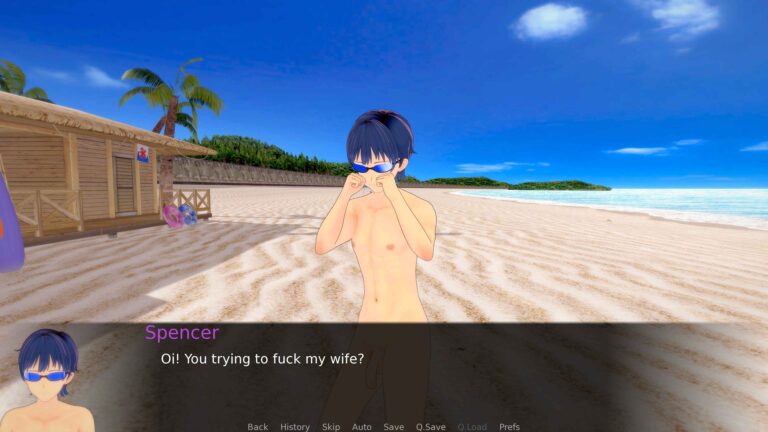Open the Save menu
The width and height of the screenshot is (768, 432).
click(394, 427)
